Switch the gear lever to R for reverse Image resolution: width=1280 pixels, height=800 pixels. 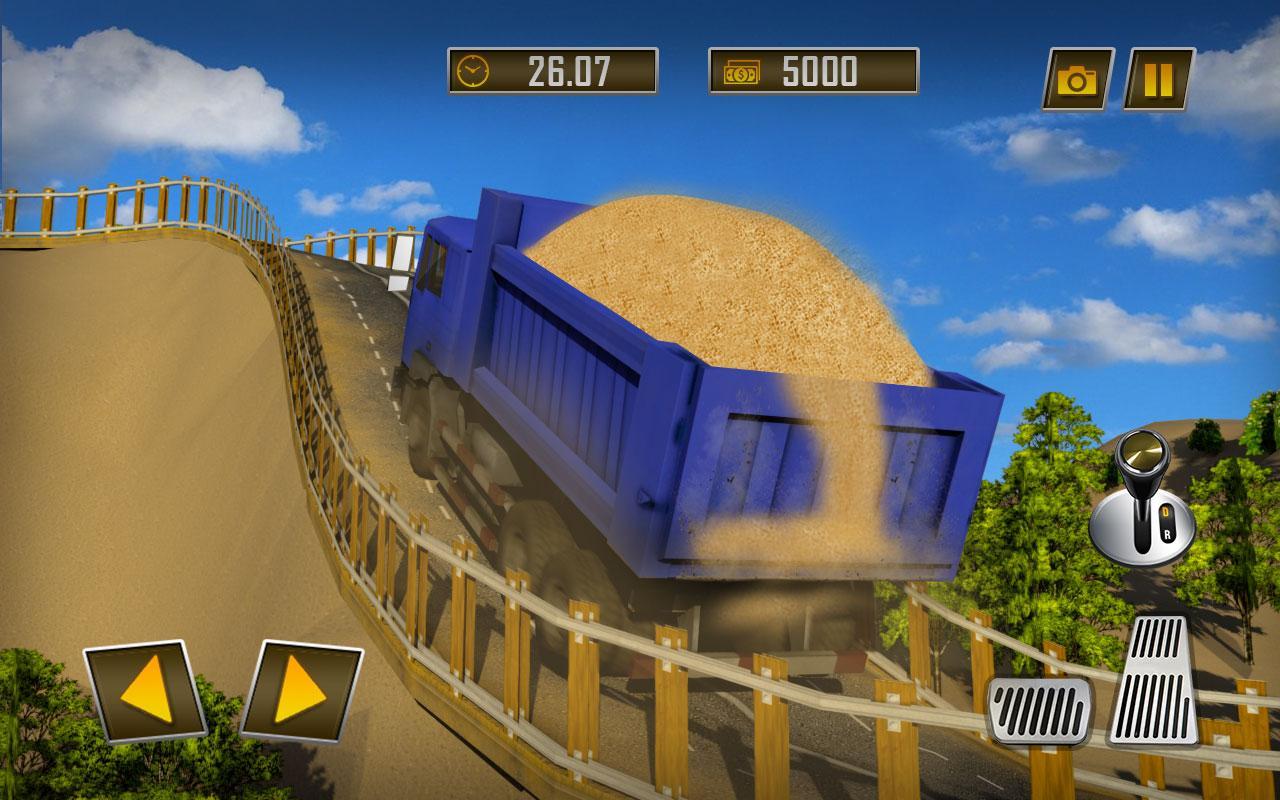pos(1168,534)
